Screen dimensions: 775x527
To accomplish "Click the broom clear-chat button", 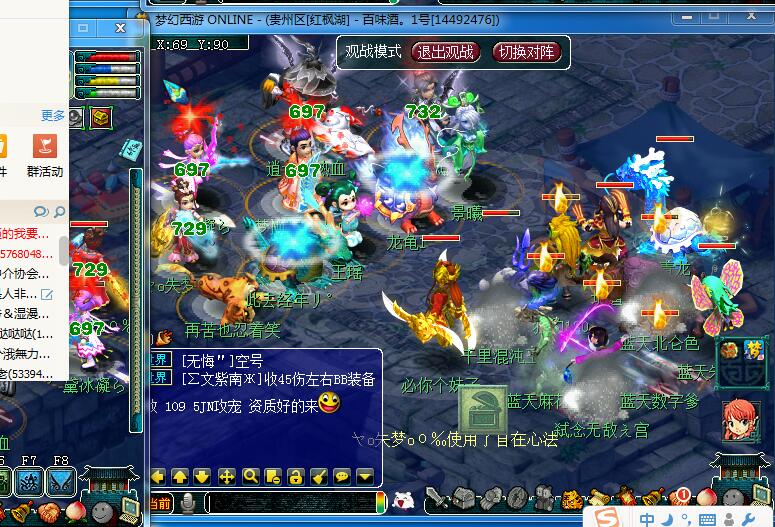I will coord(318,476).
